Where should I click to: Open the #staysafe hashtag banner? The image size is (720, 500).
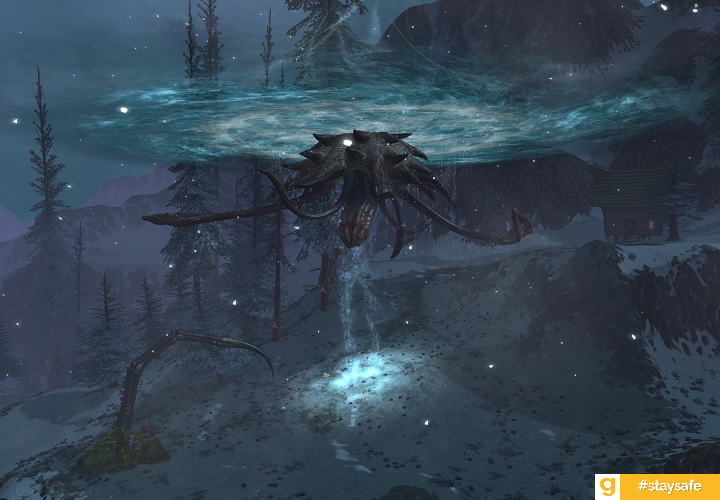point(668,487)
